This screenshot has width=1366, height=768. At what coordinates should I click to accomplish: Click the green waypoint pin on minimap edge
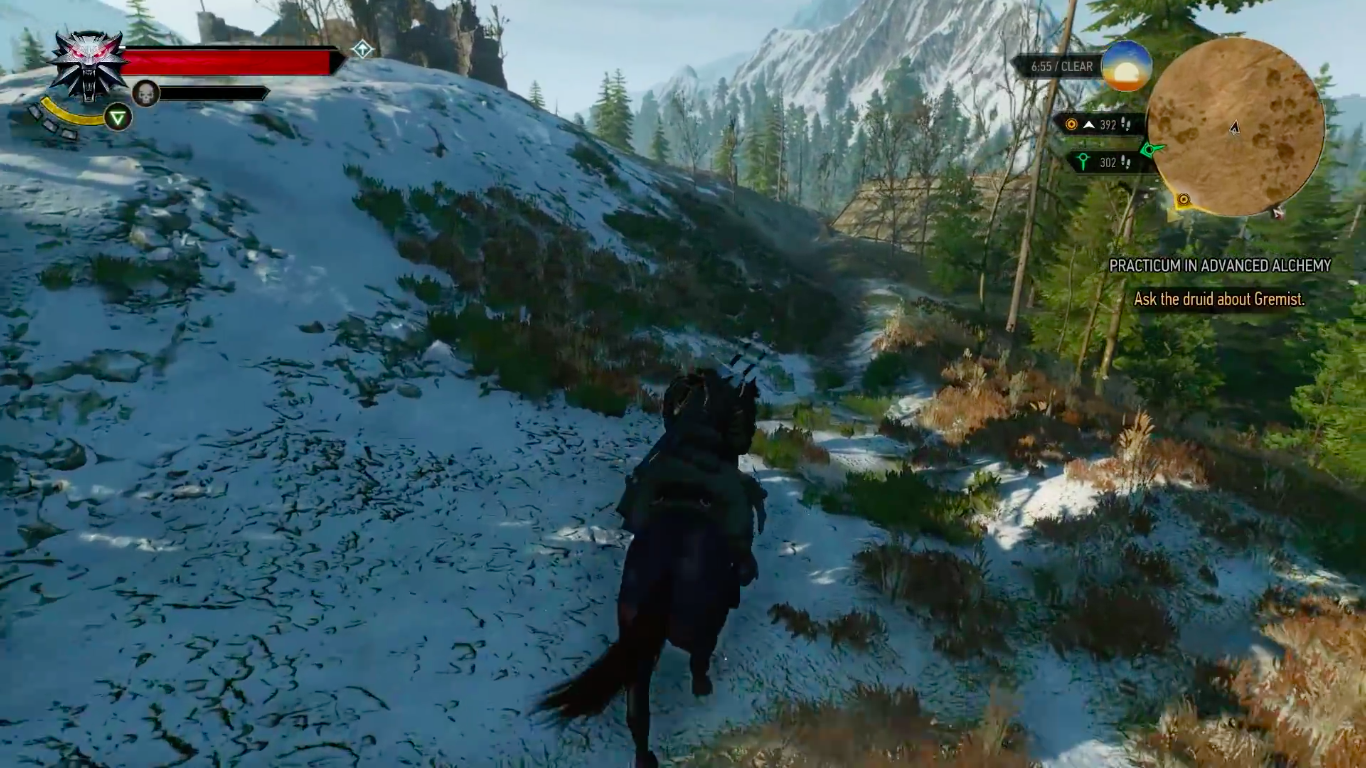[1152, 150]
